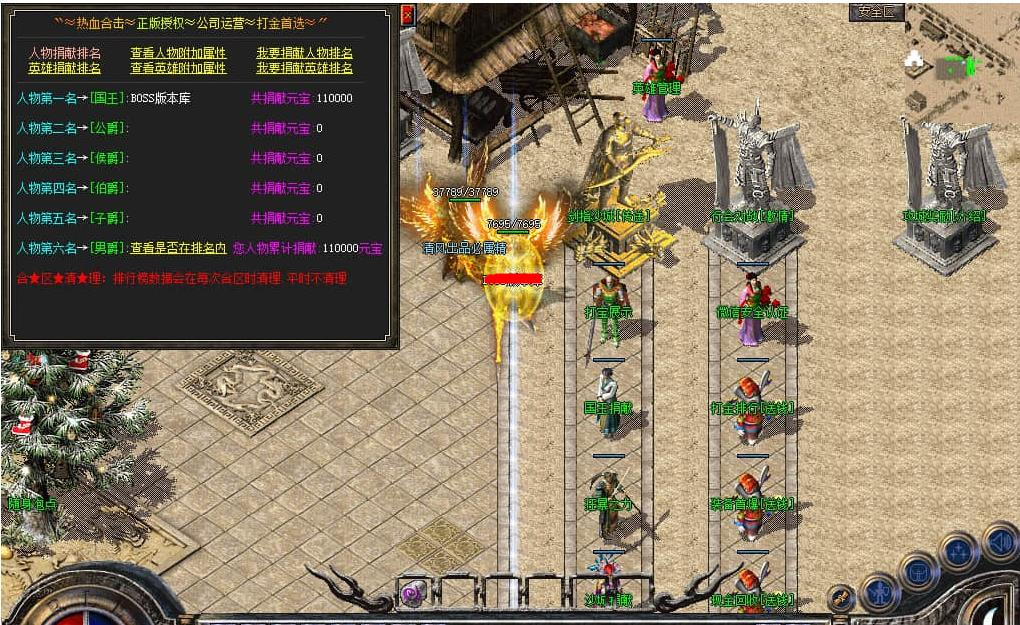Choose 我要捐献人物排名 to donate for character
Viewport: 1020px width, 625px height.
[x=304, y=53]
